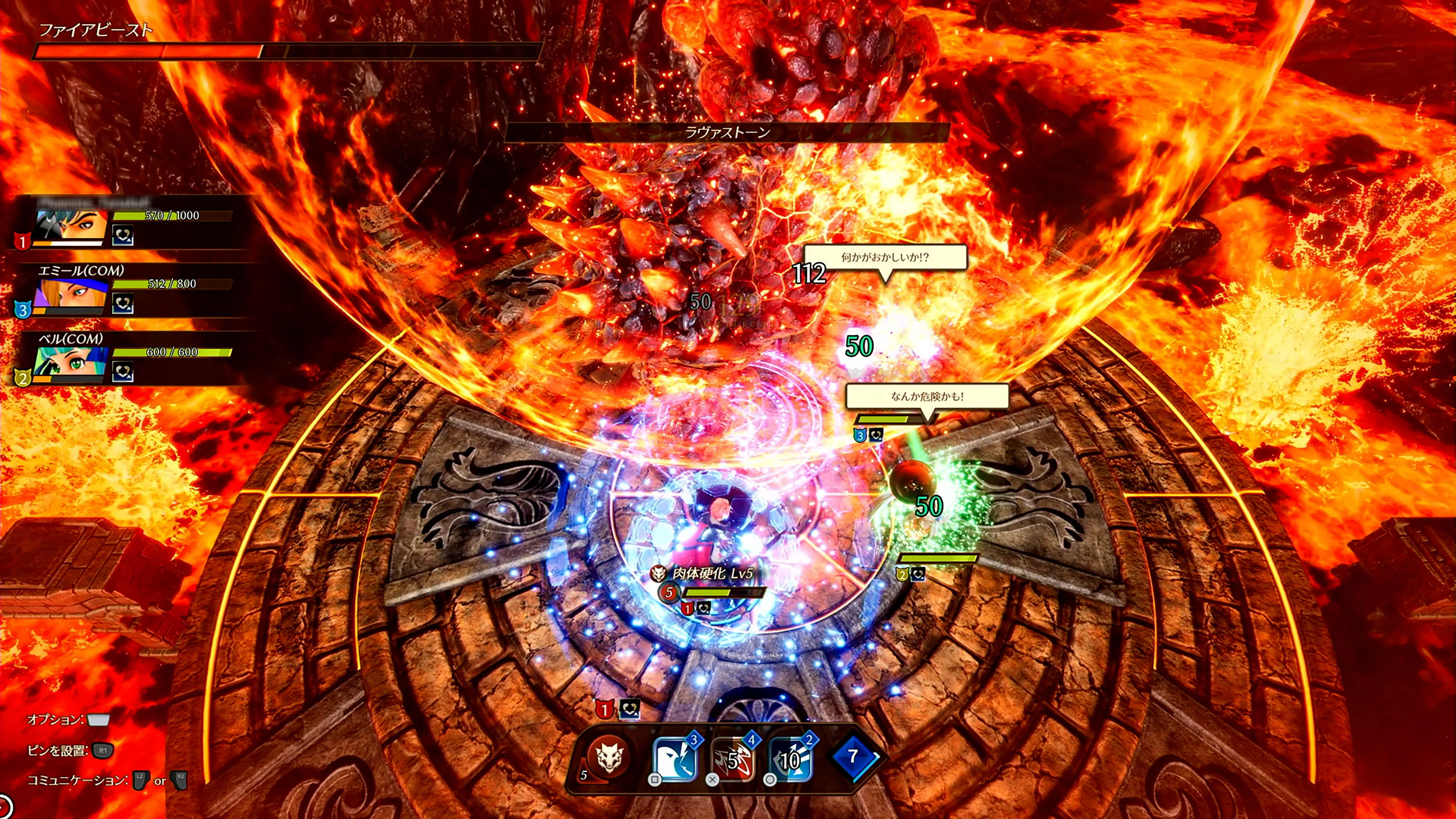This screenshot has height=819, width=1456.
Task: Inspect エミール's heart buff status icon
Action: [x=122, y=304]
